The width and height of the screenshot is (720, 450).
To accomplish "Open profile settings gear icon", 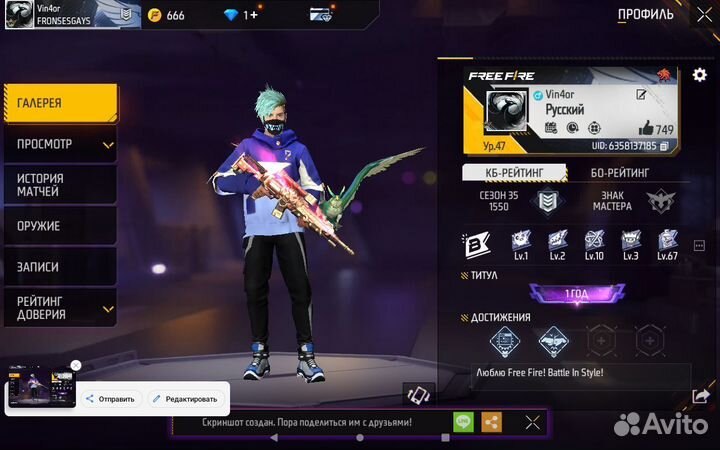I will point(699,76).
